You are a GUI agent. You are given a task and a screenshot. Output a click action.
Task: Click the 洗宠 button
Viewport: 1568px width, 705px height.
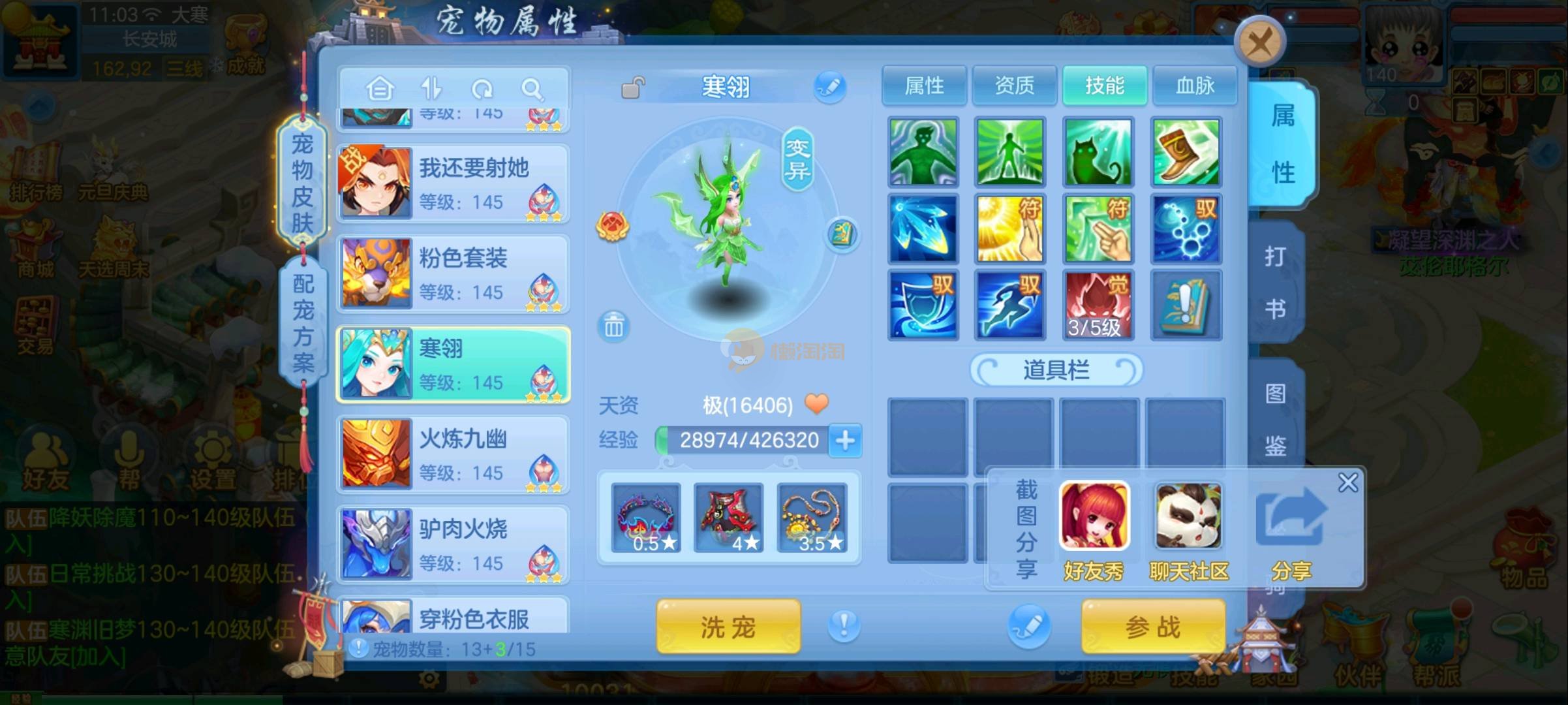(728, 627)
